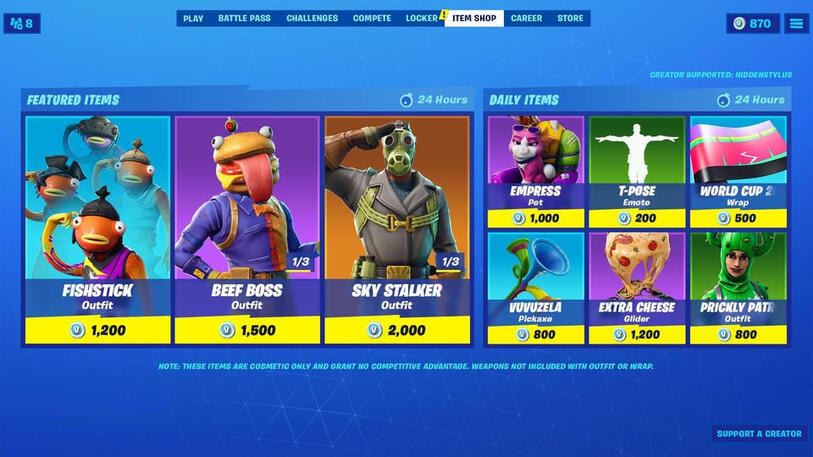Open the hamburger main menu
Screen dimensions: 813x457
(796, 23)
